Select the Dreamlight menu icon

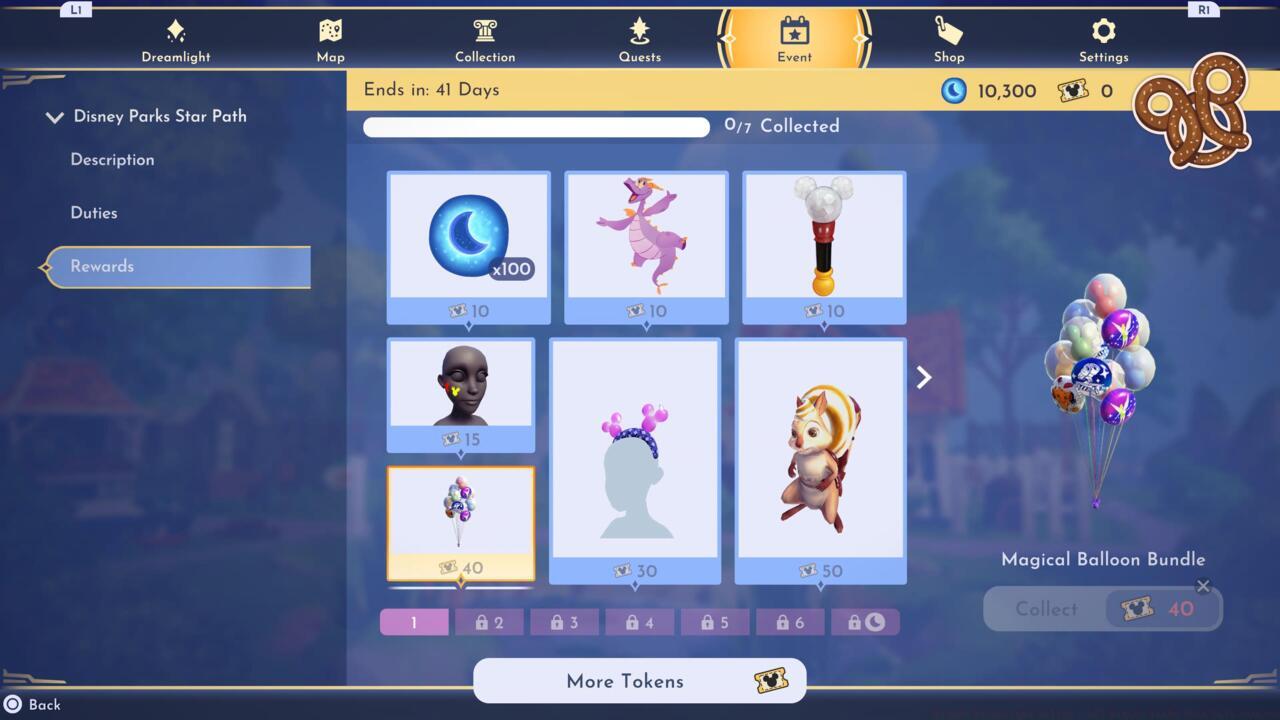coord(176,38)
